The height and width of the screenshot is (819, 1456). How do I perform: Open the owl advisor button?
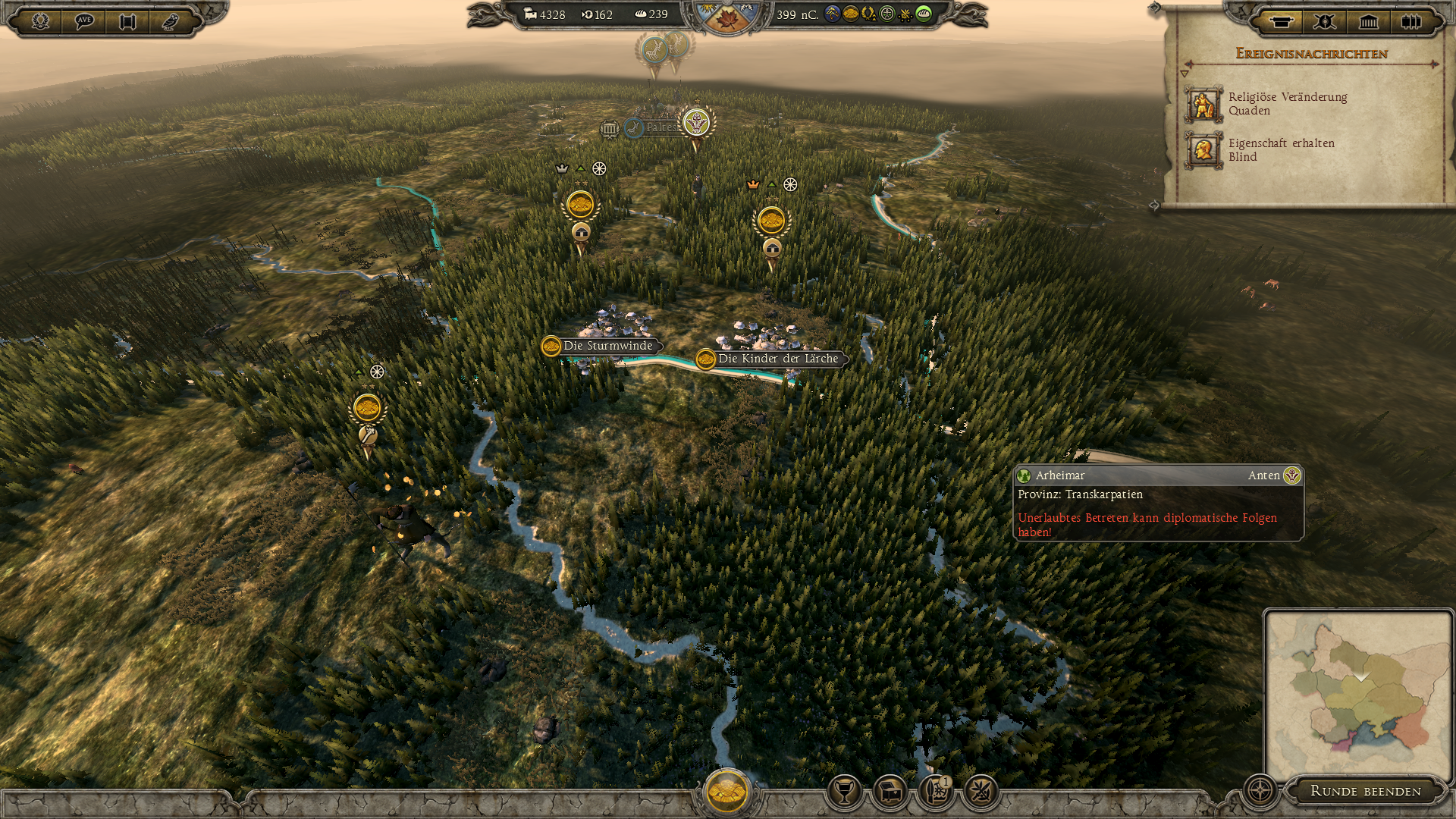pyautogui.click(x=171, y=21)
